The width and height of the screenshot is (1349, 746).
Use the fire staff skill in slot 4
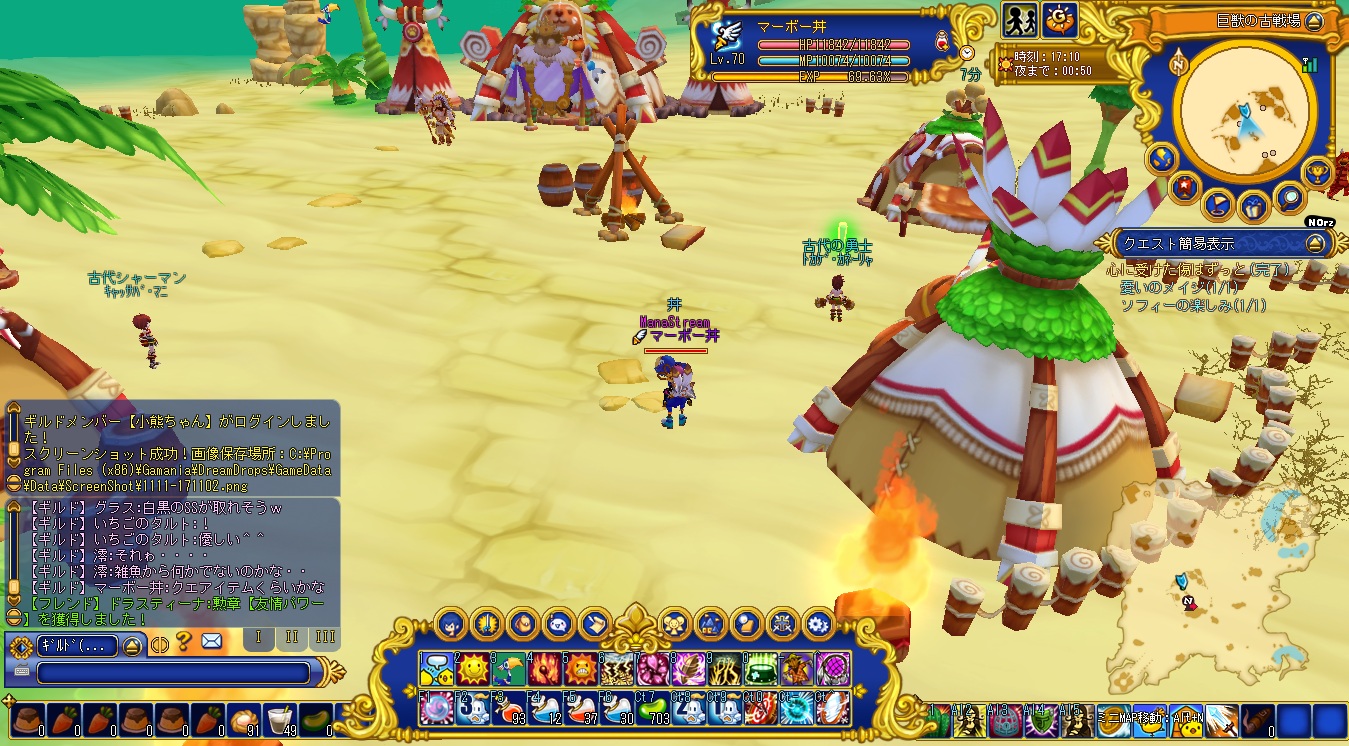[543, 668]
